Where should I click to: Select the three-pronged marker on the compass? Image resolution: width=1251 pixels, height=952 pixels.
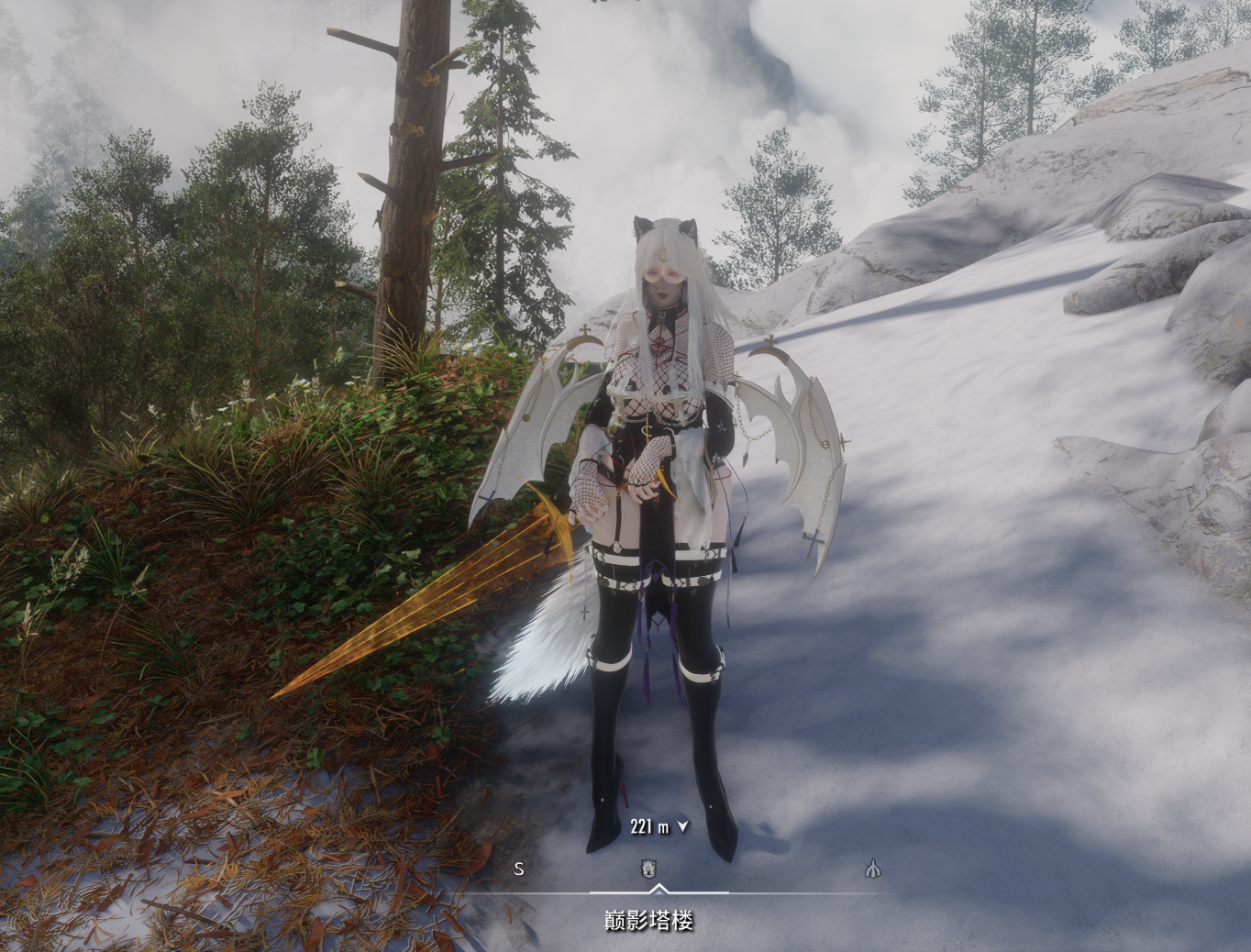[x=873, y=868]
